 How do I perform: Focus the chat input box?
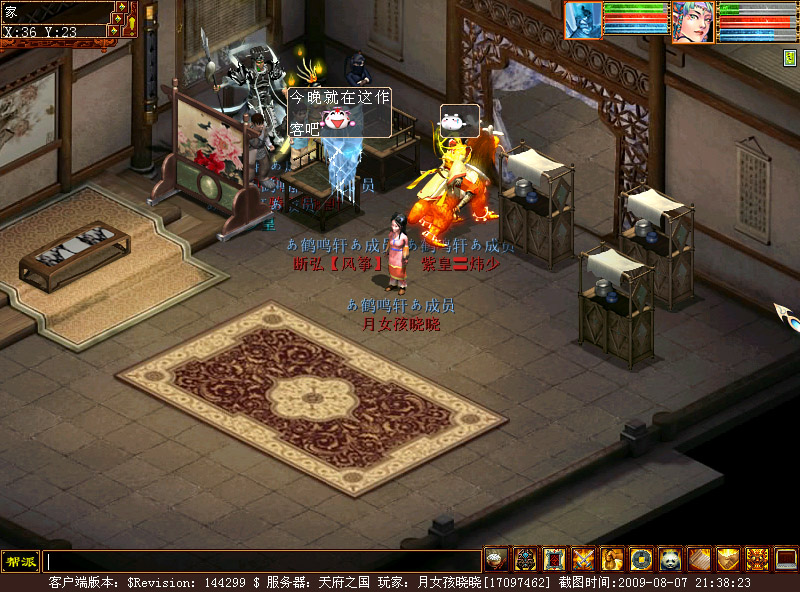point(262,561)
